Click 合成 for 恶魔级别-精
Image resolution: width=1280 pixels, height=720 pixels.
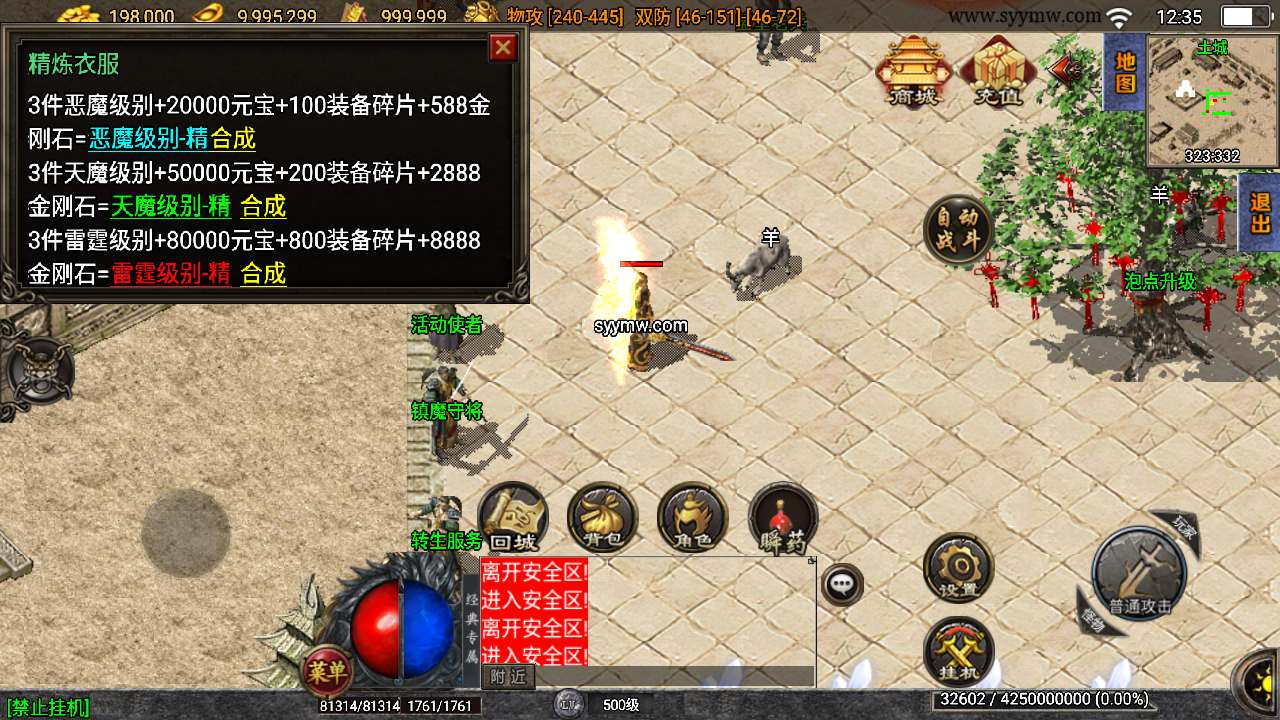pos(233,139)
